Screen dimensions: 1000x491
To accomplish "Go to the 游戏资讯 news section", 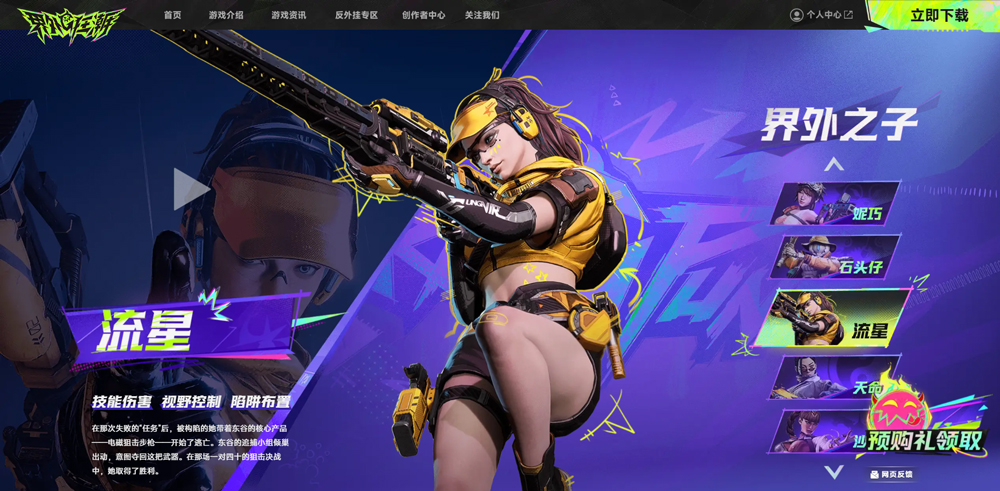I will pos(288,15).
